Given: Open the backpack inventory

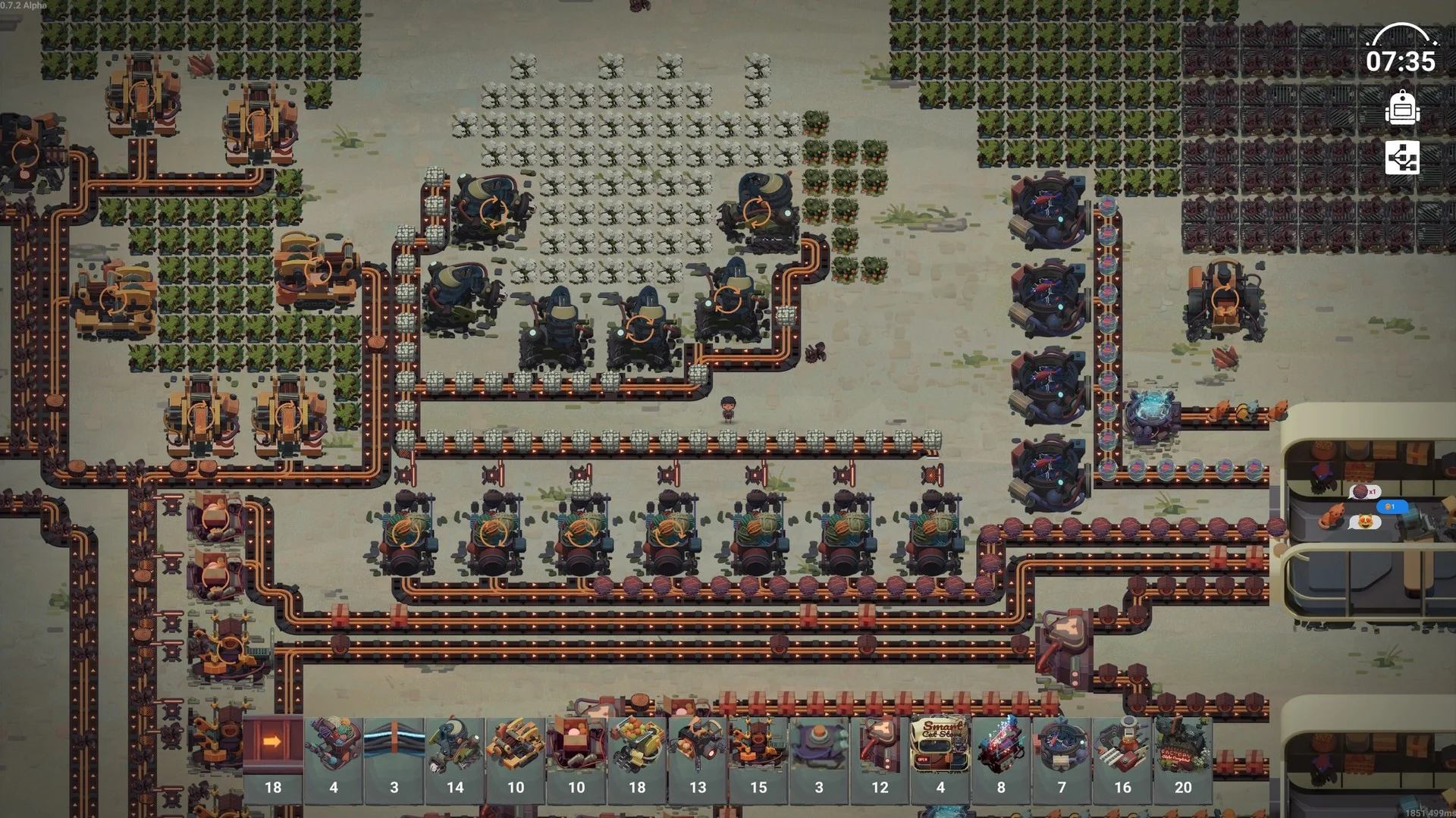Looking at the screenshot, I should (1404, 109).
